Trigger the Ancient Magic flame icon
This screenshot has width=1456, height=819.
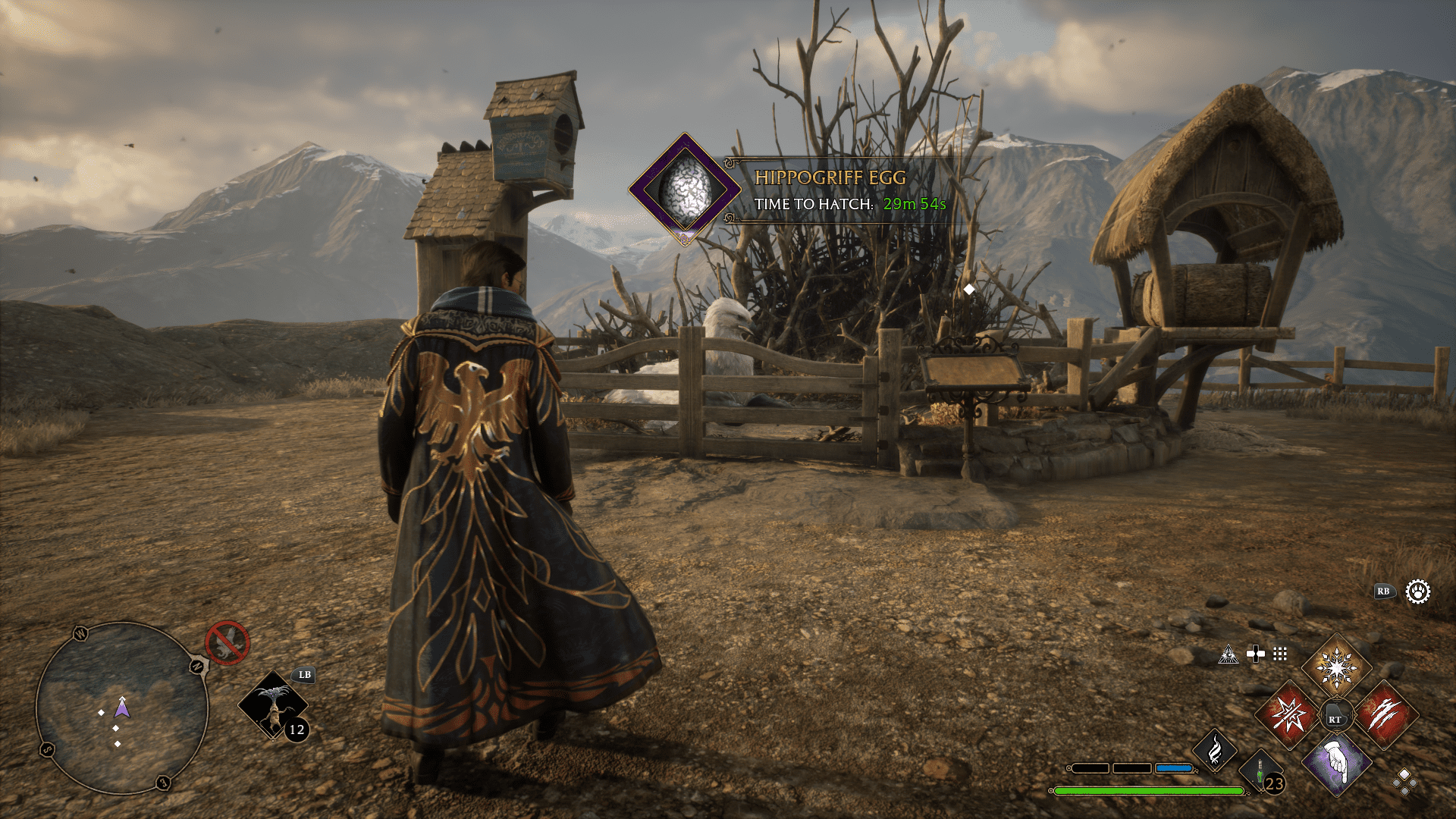pyautogui.click(x=1215, y=751)
